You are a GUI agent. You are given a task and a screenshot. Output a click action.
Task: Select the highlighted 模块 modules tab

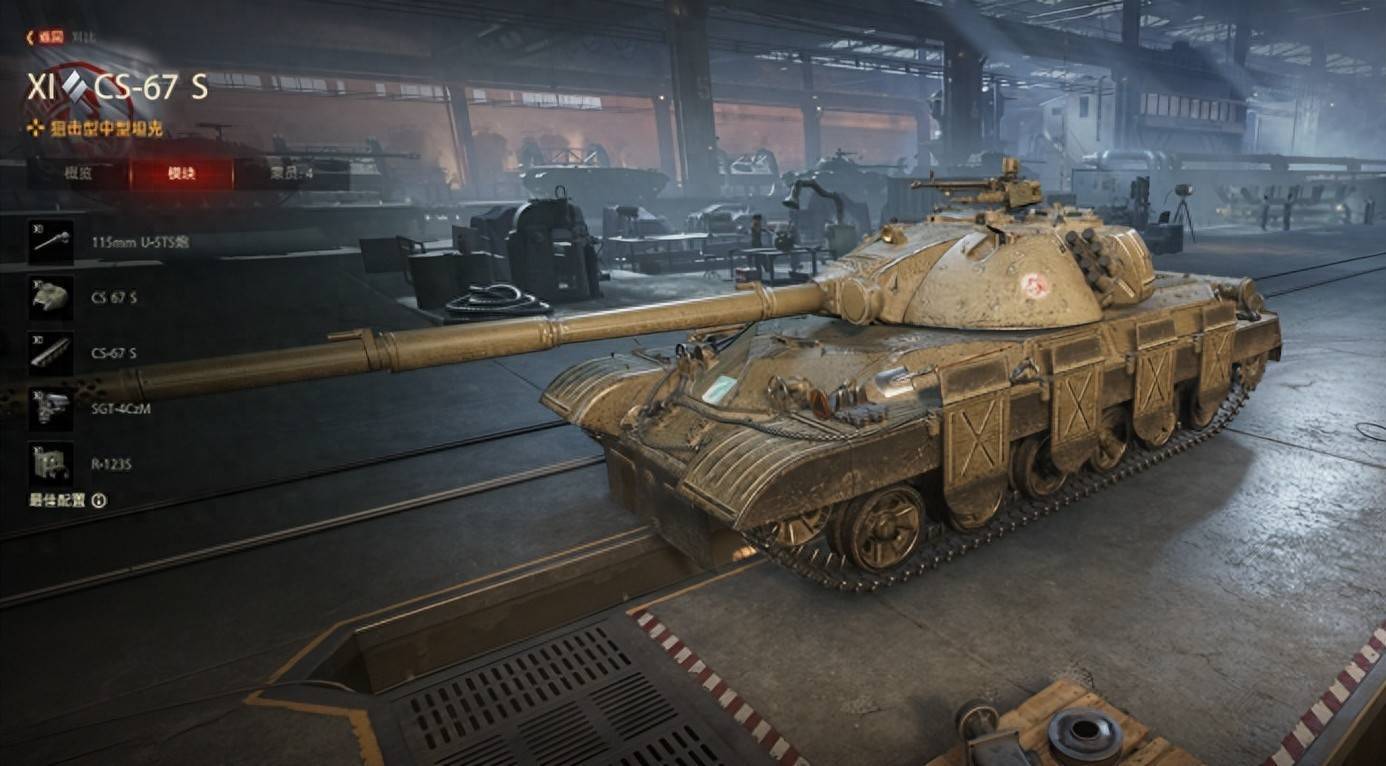tap(181, 173)
